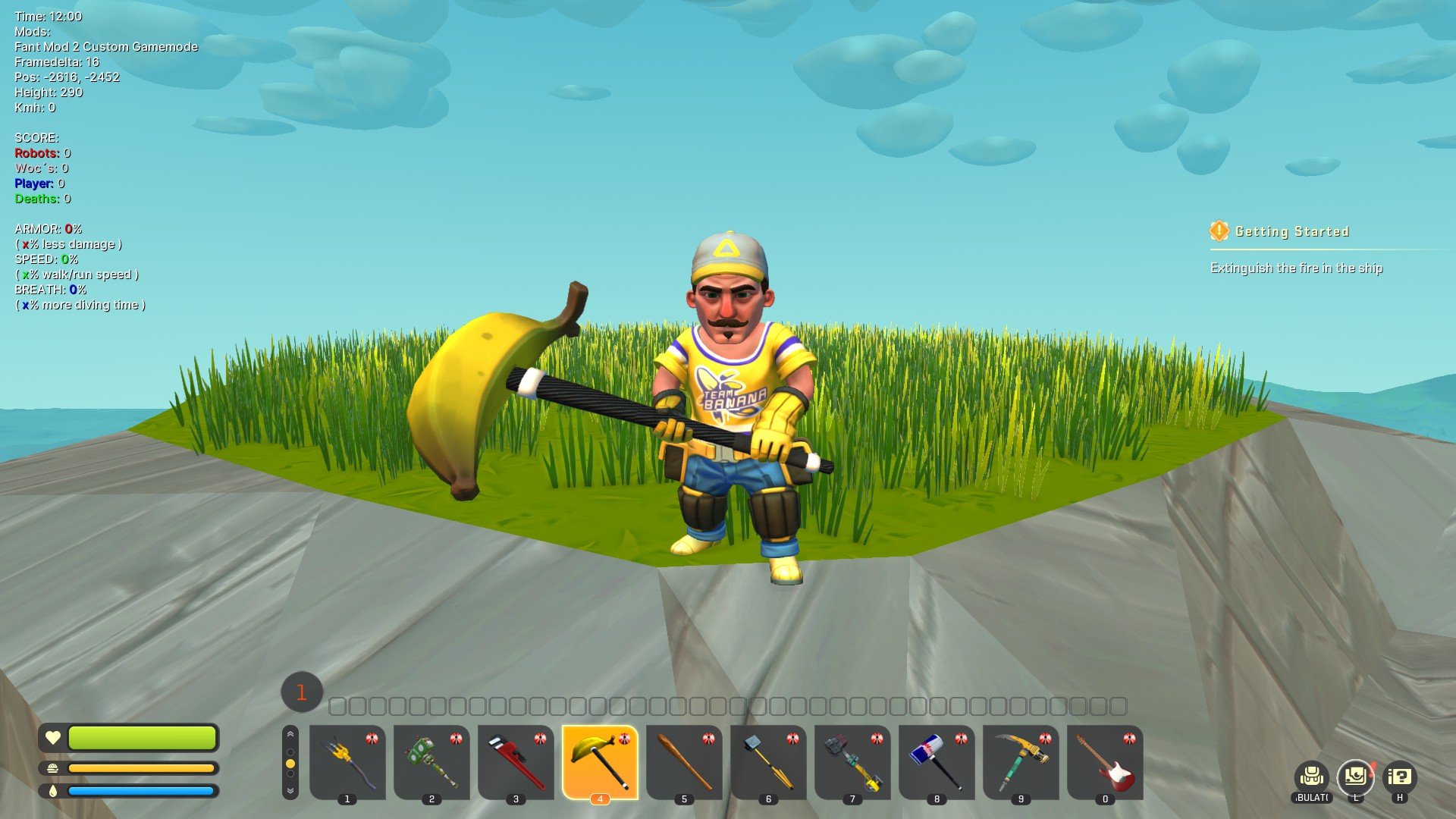This screenshot has height=819, width=1456.
Task: Select the green robot hammer slot
Action: click(x=431, y=761)
